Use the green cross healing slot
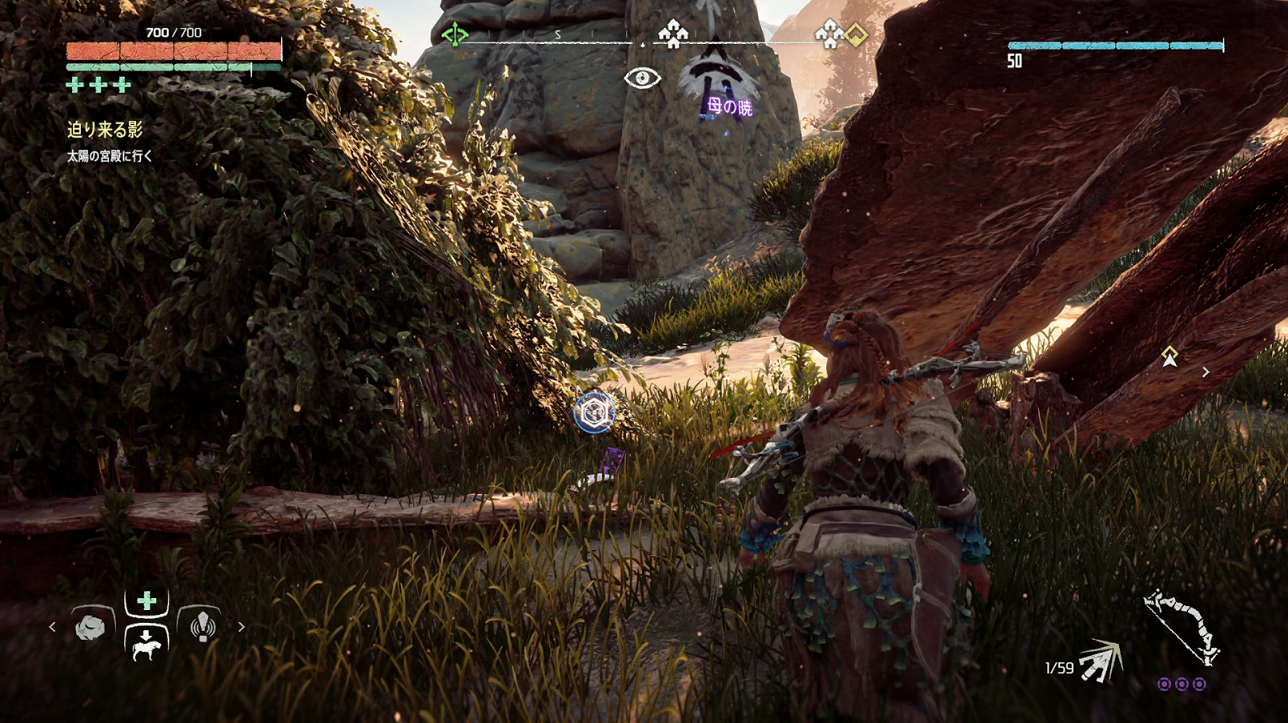 [x=146, y=601]
